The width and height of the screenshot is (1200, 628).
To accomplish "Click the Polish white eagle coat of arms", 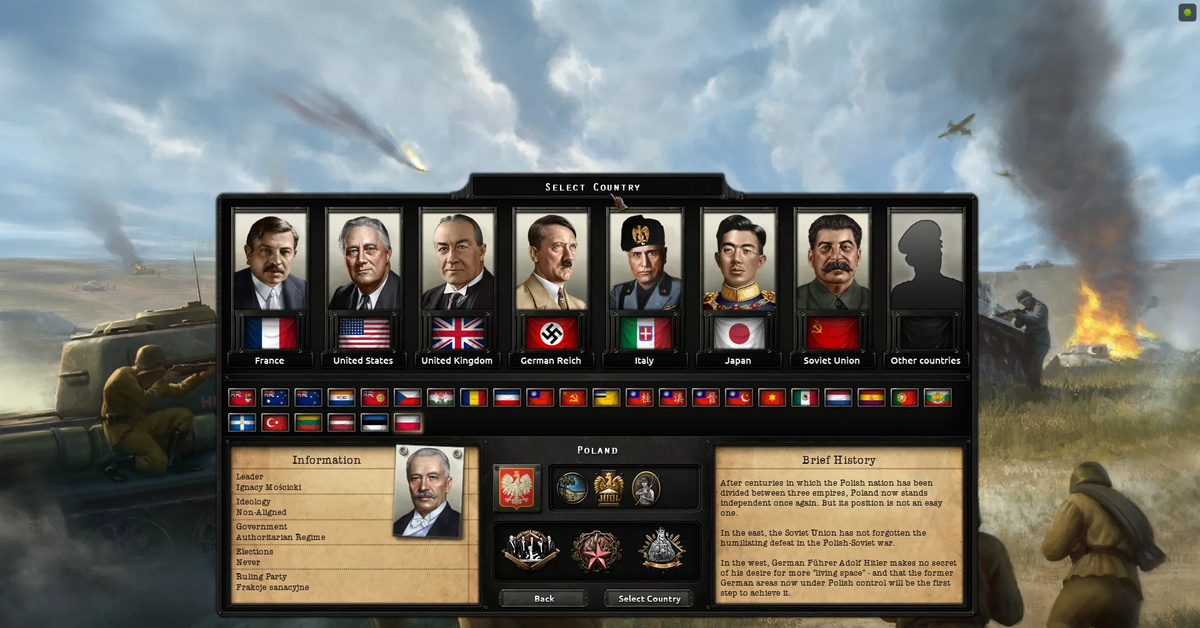I will coord(516,488).
